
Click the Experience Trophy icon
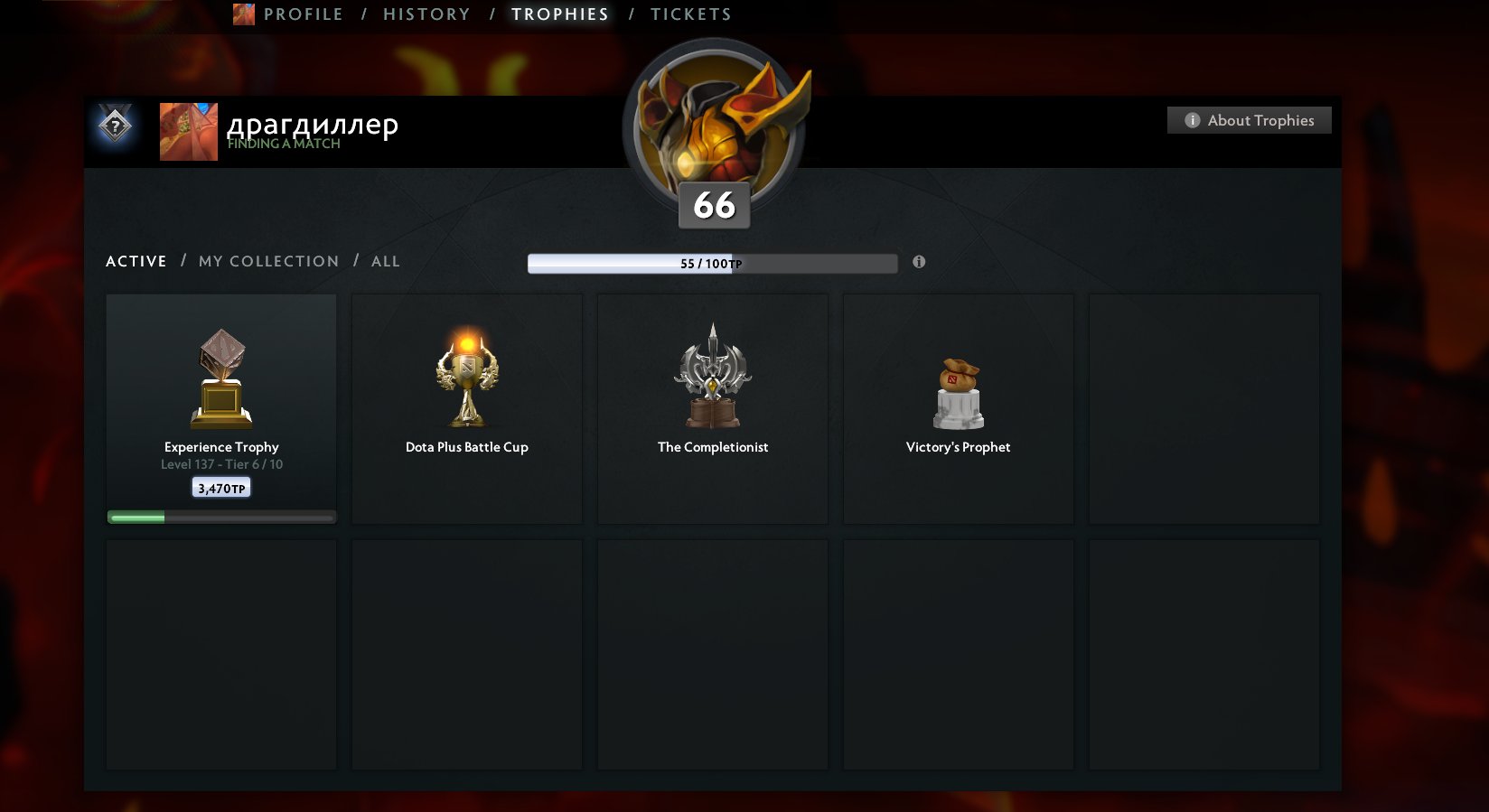220,375
